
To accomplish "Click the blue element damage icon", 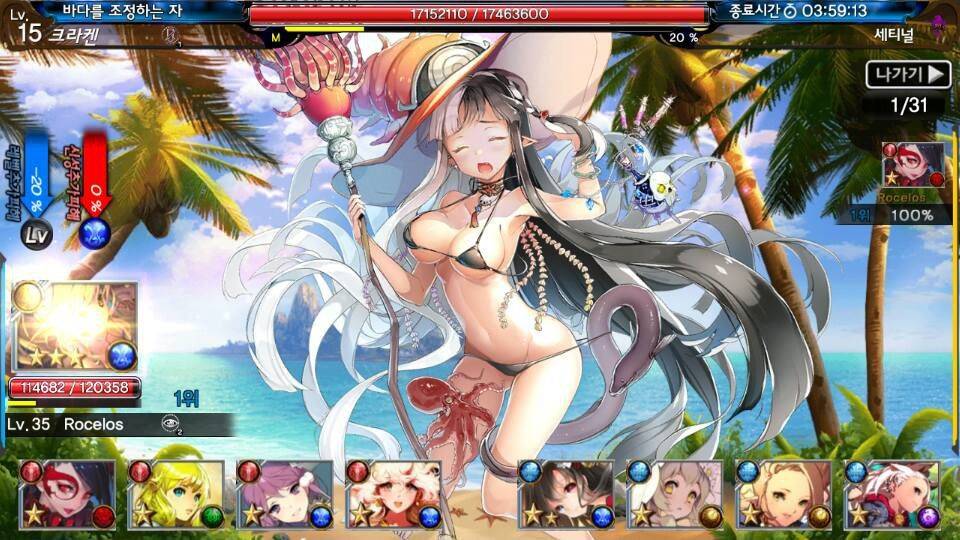I will 96,233.
